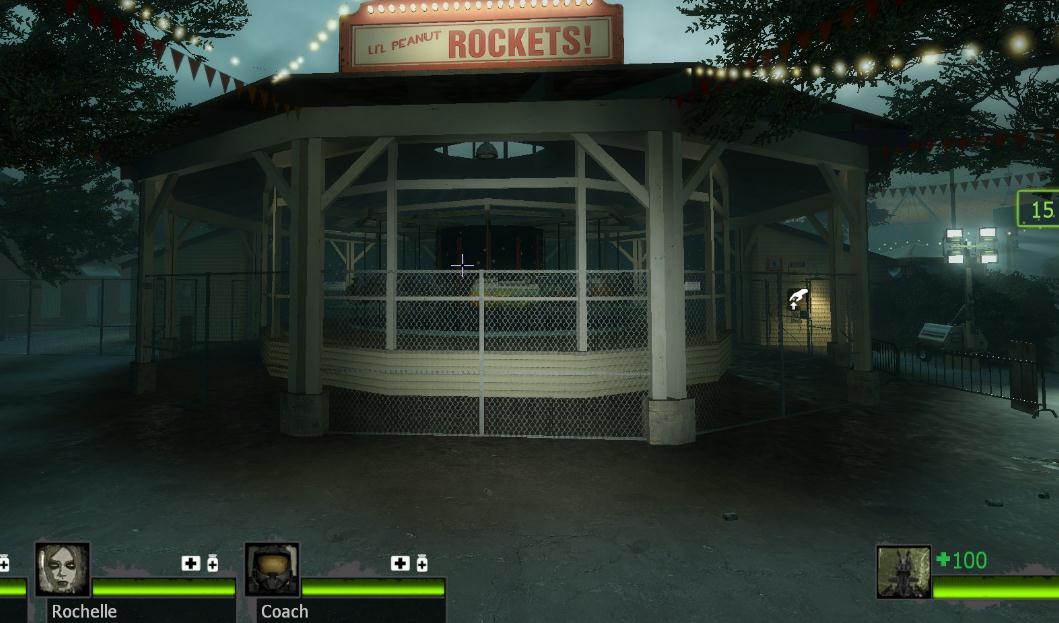Select Rochelle's first aid kit icon

coord(190,564)
